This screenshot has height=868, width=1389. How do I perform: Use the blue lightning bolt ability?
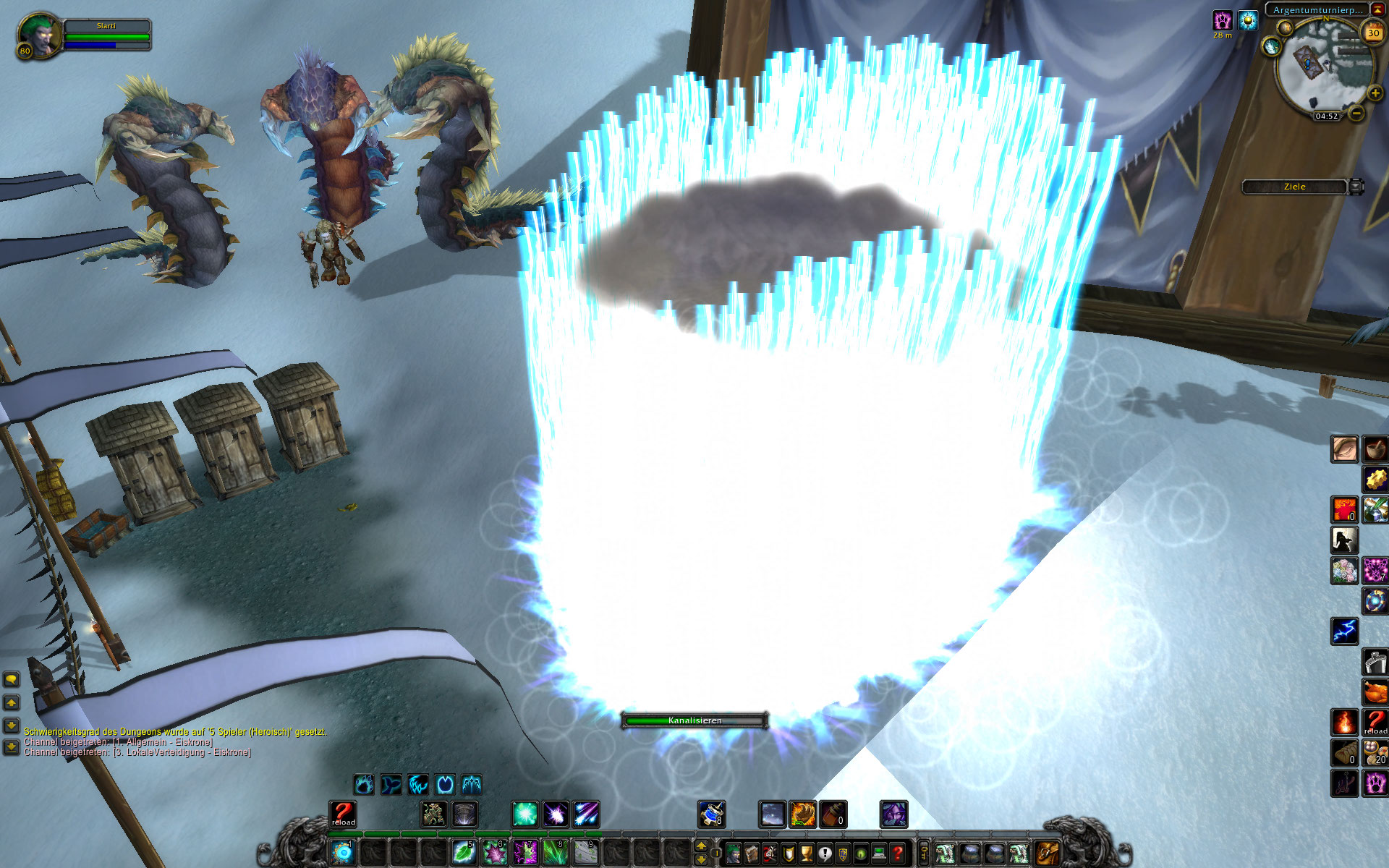pyautogui.click(x=1345, y=631)
